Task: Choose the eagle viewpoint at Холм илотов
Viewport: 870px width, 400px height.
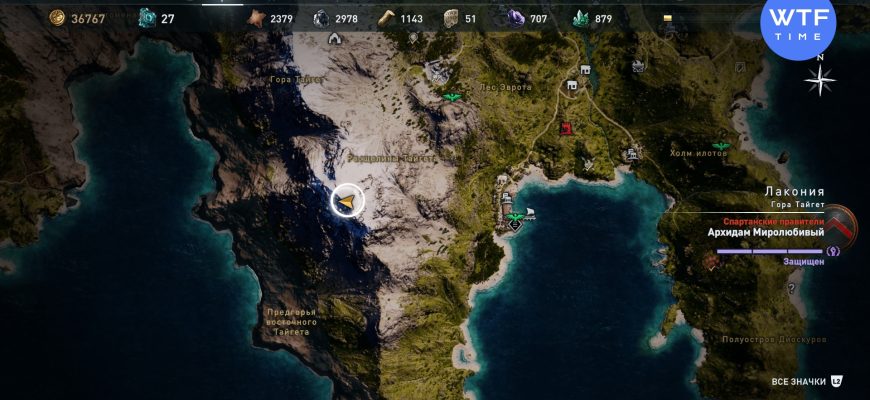Action: (x=720, y=146)
